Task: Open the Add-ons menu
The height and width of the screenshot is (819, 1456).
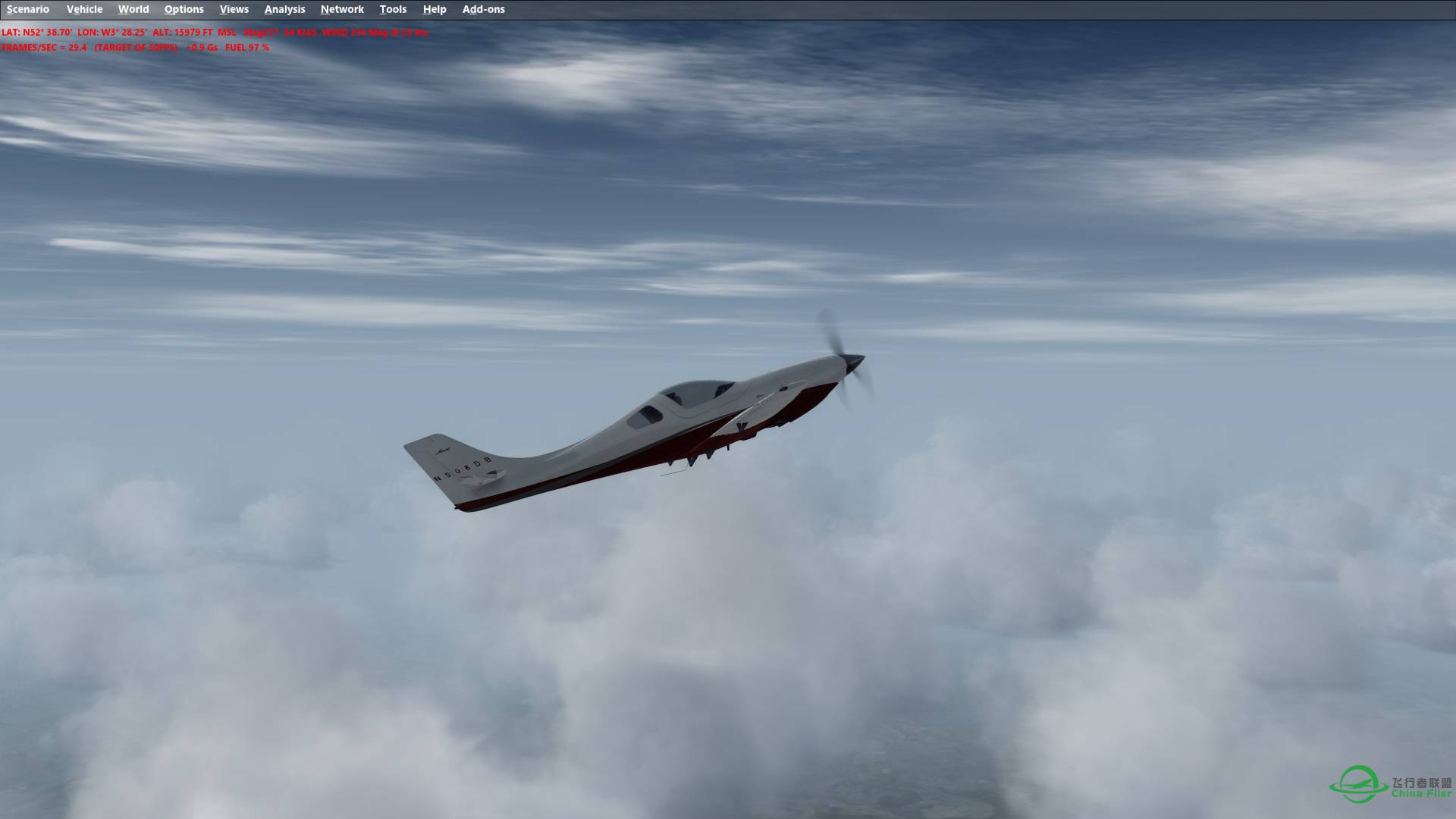Action: (x=482, y=9)
